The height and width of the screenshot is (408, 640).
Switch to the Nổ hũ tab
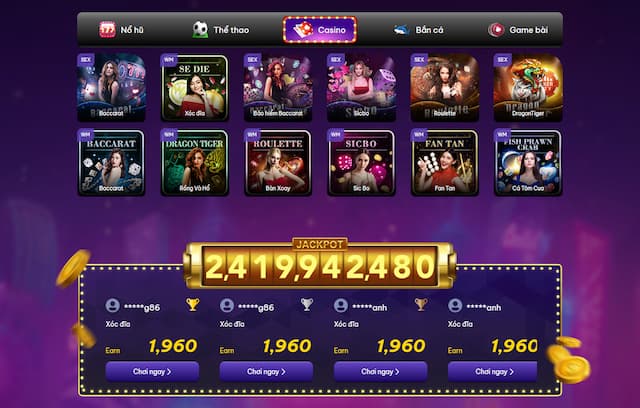point(123,30)
